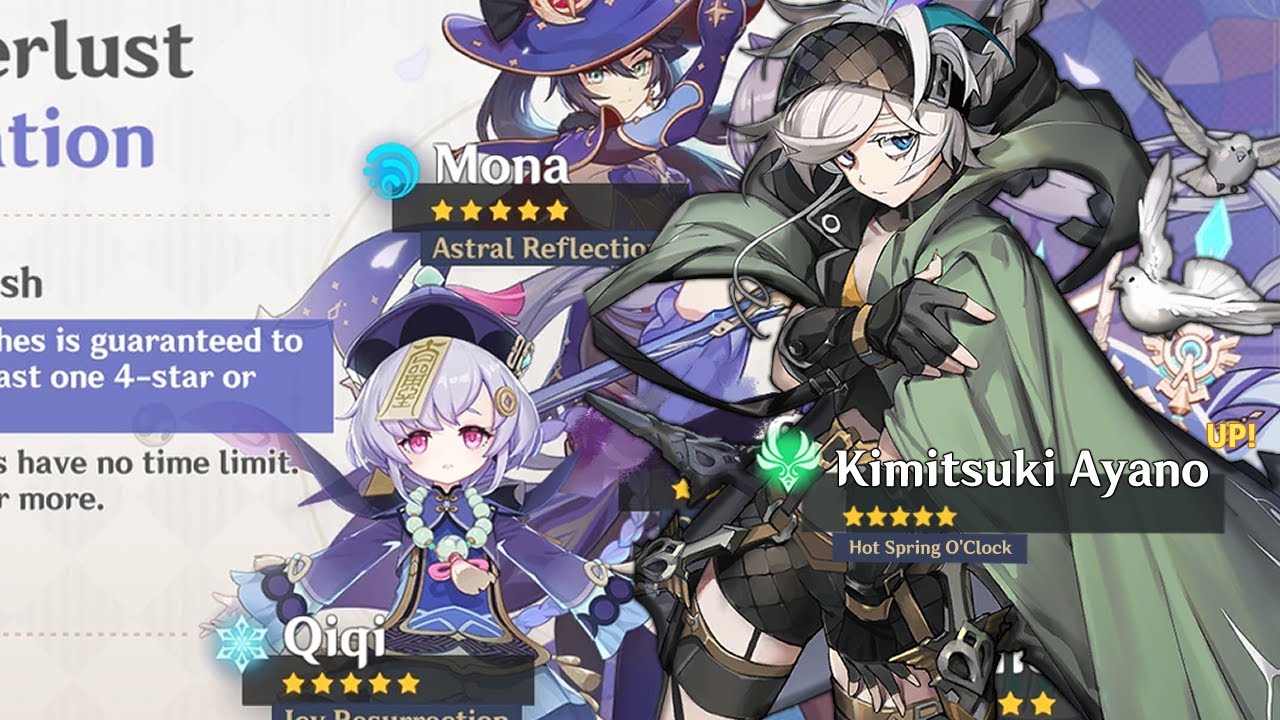Choose the Qiqi name label
The width and height of the screenshot is (1280, 720).
point(333,638)
